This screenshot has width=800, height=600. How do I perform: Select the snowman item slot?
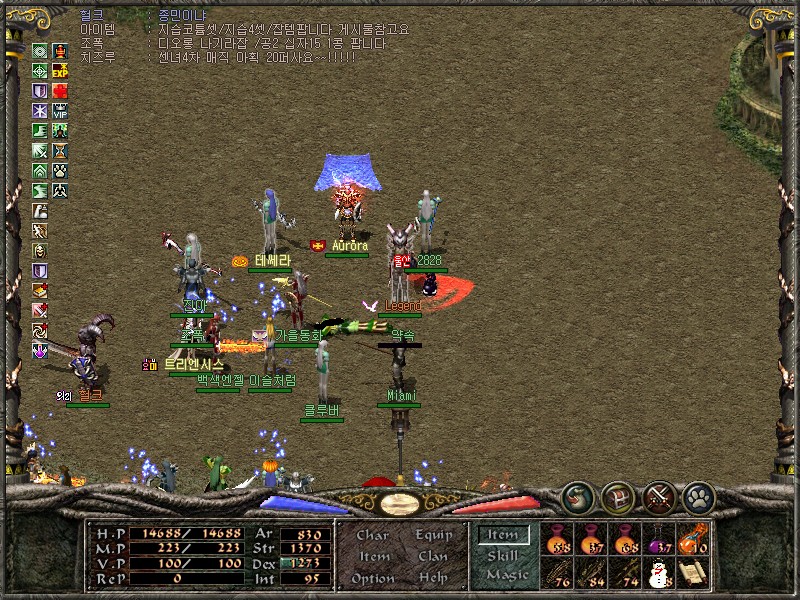[659, 573]
